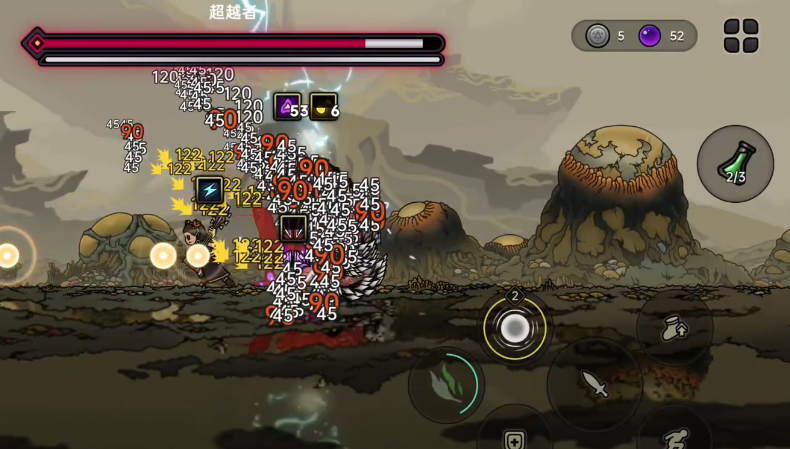
Task: Open the four-square grid menu
Action: click(x=741, y=36)
